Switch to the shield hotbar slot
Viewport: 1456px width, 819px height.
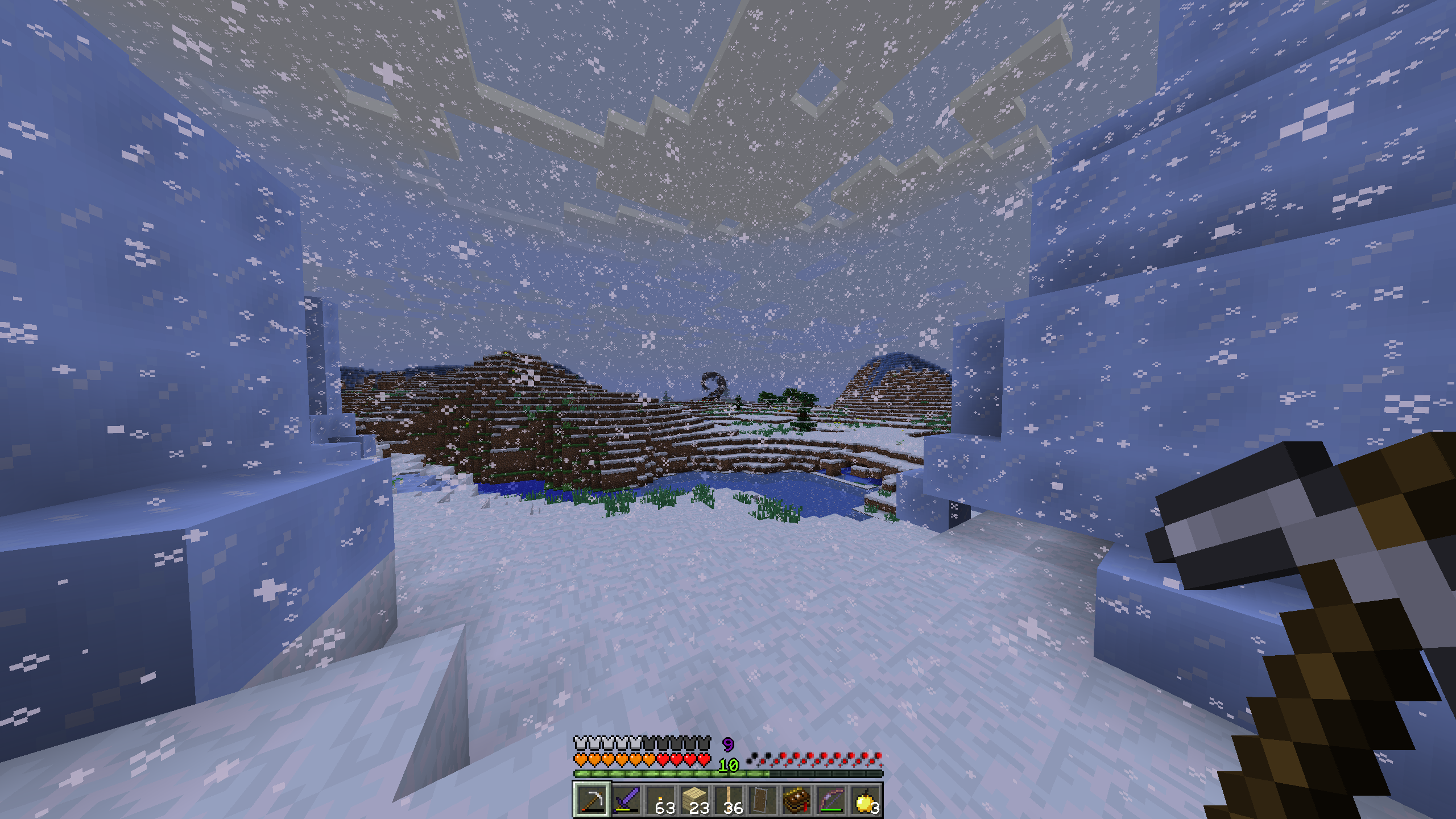pos(763,800)
